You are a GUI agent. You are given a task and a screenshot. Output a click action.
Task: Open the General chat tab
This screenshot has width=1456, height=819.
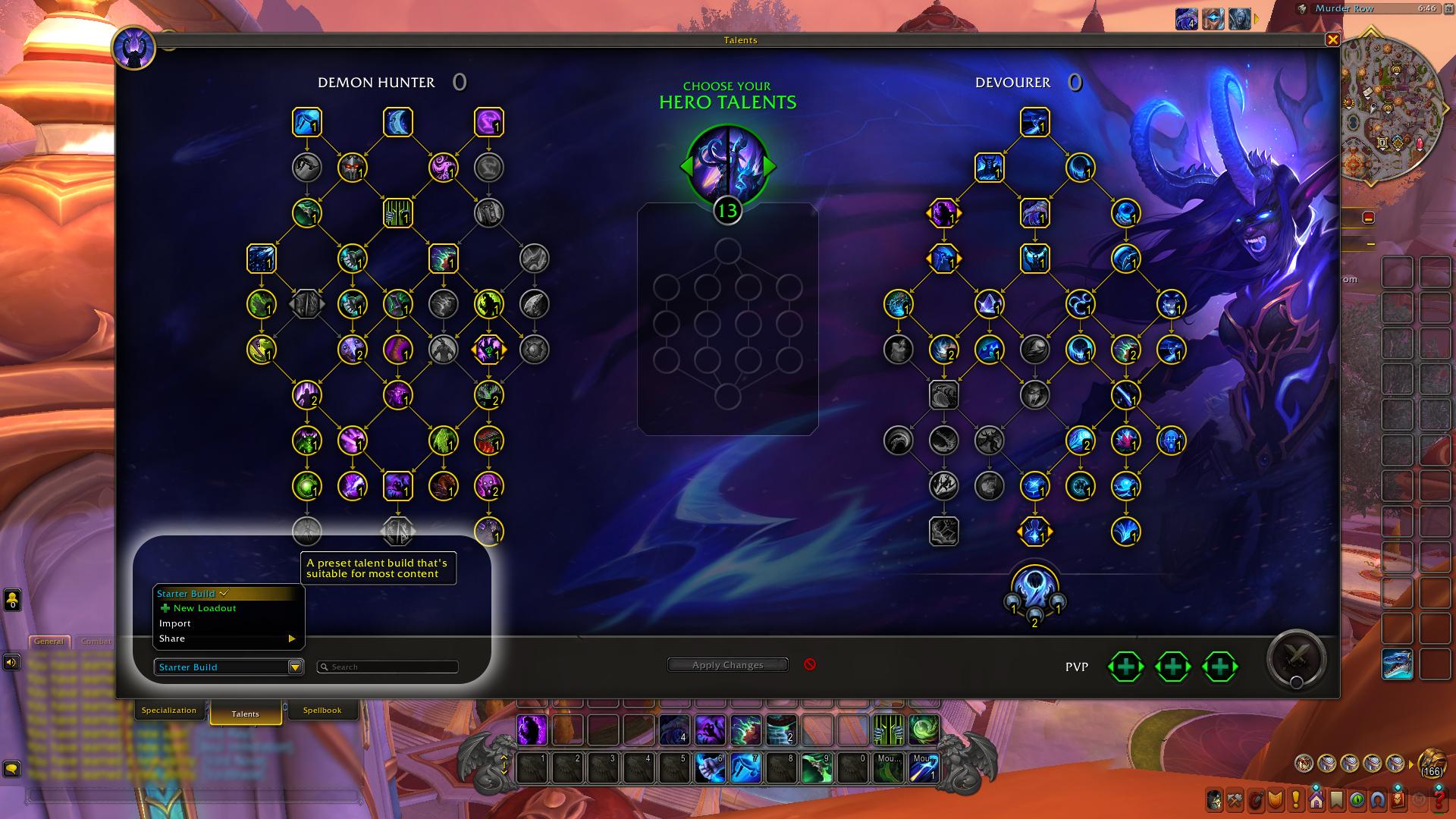49,642
